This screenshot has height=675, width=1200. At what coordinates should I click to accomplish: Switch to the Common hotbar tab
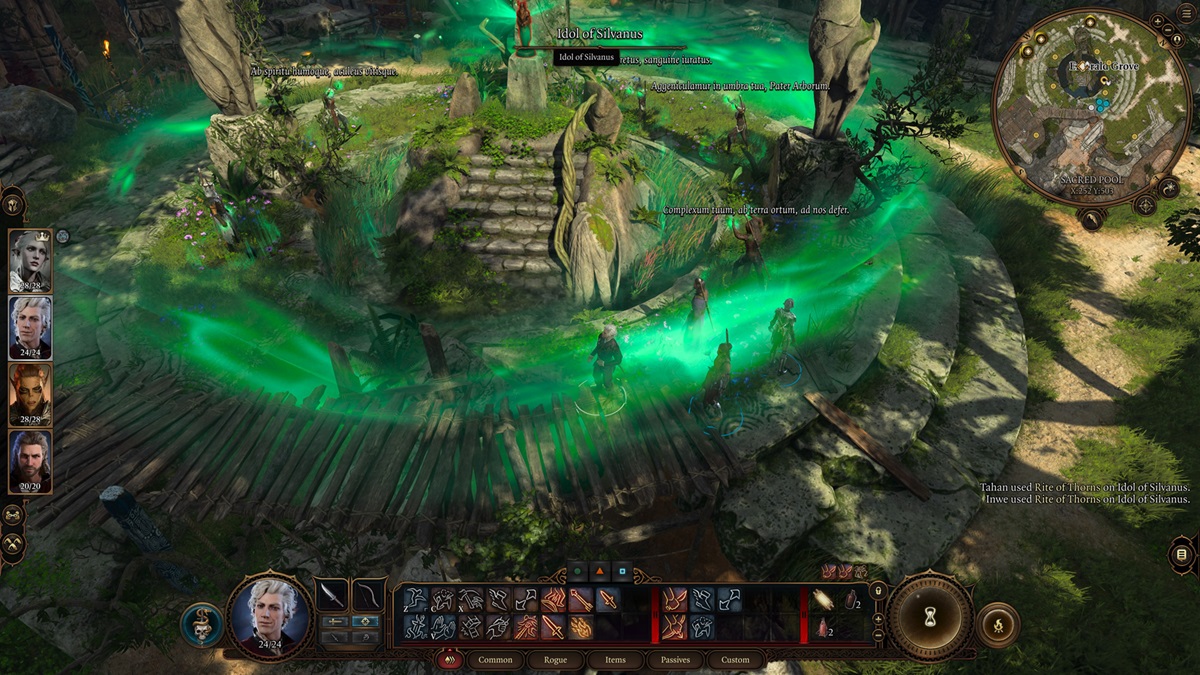[495, 660]
